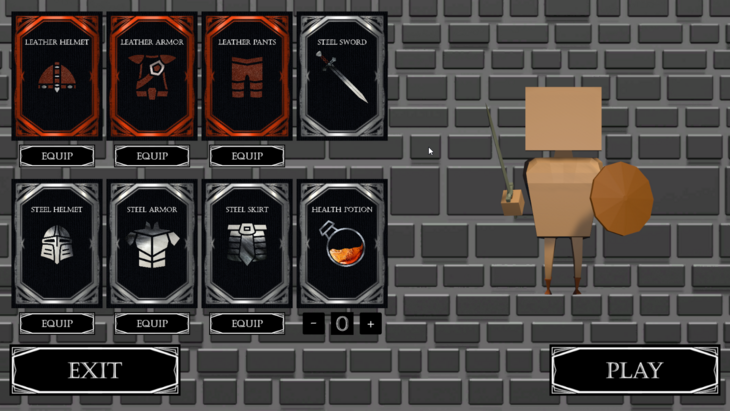730x411 pixels.
Task: Equip the Steel Armor
Action: coord(152,323)
